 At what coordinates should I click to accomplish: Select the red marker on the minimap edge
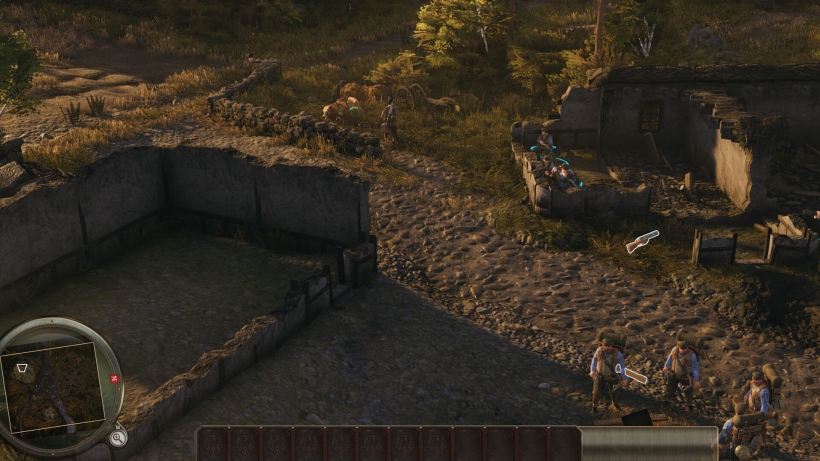click(x=115, y=380)
